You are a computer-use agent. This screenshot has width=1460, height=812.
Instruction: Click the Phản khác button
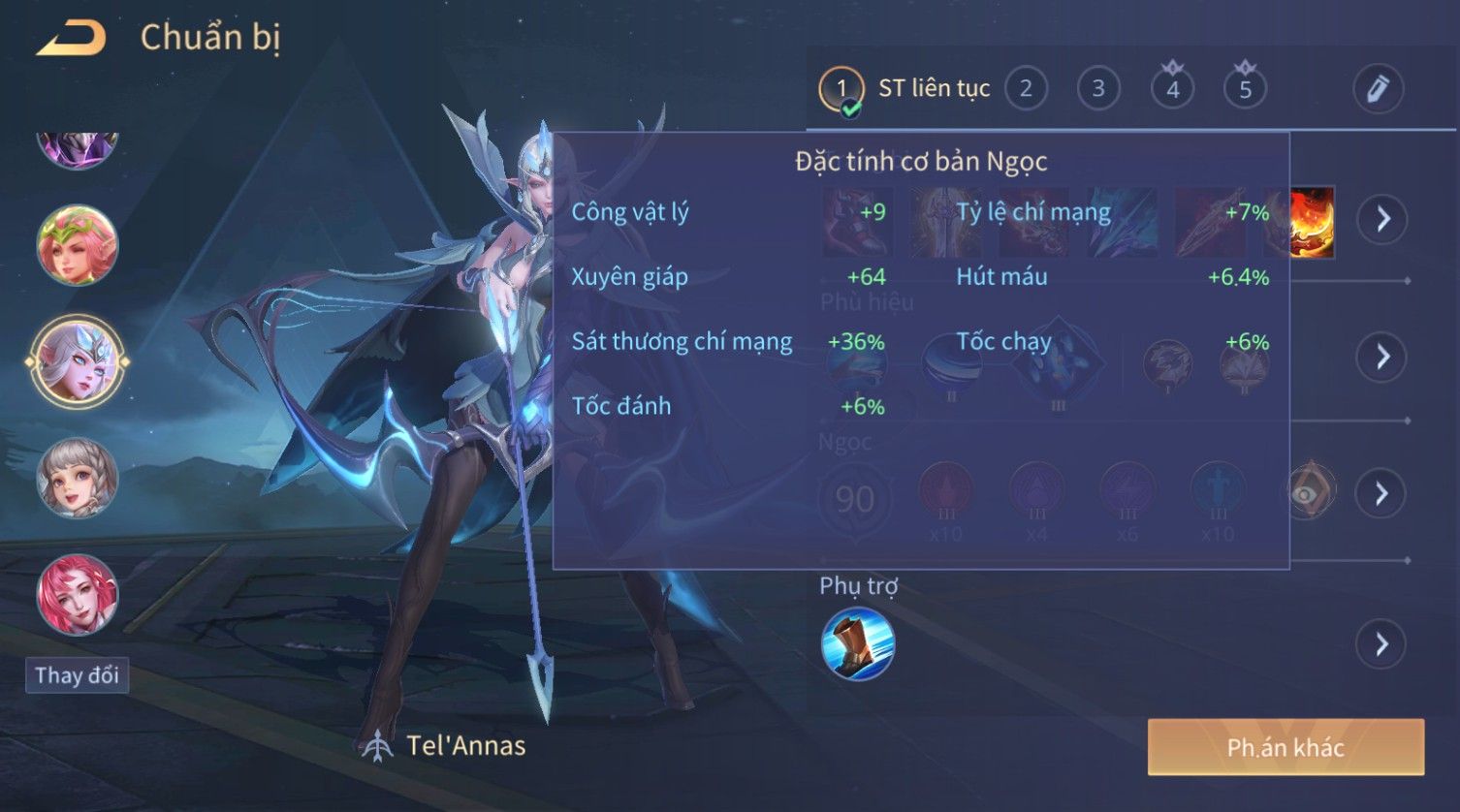1285,747
